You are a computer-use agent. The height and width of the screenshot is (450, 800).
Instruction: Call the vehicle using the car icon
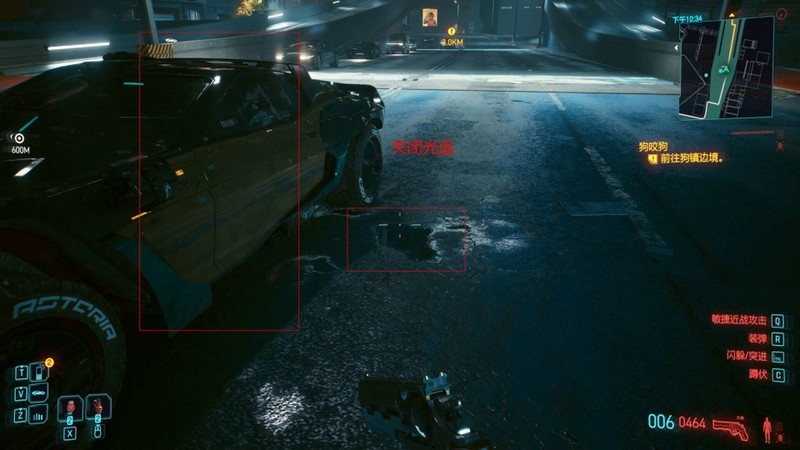40,393
